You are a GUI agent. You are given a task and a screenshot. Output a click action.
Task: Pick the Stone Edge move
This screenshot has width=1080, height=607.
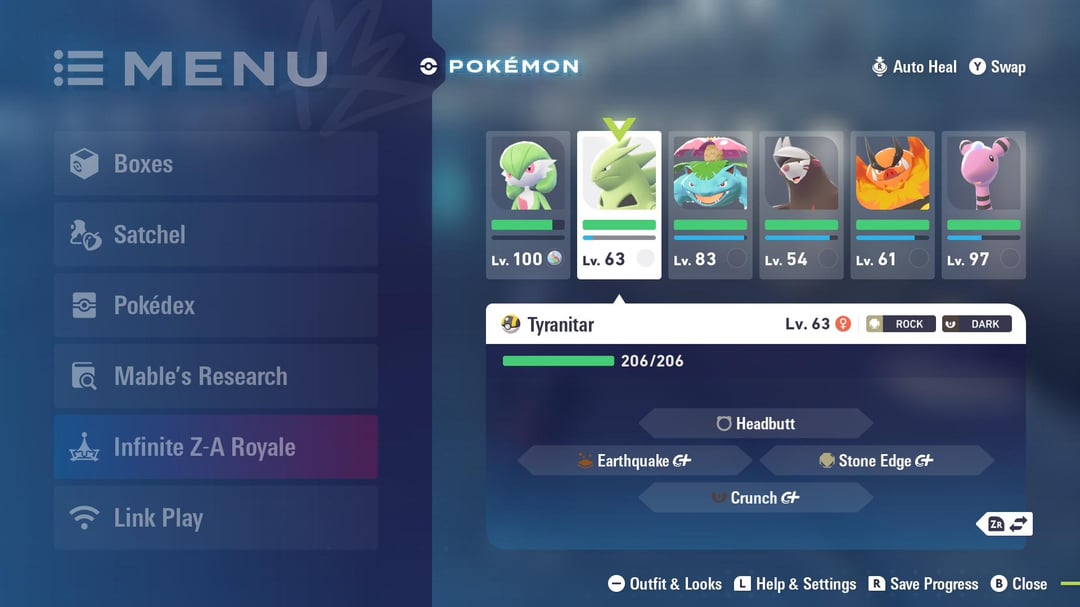(x=876, y=461)
